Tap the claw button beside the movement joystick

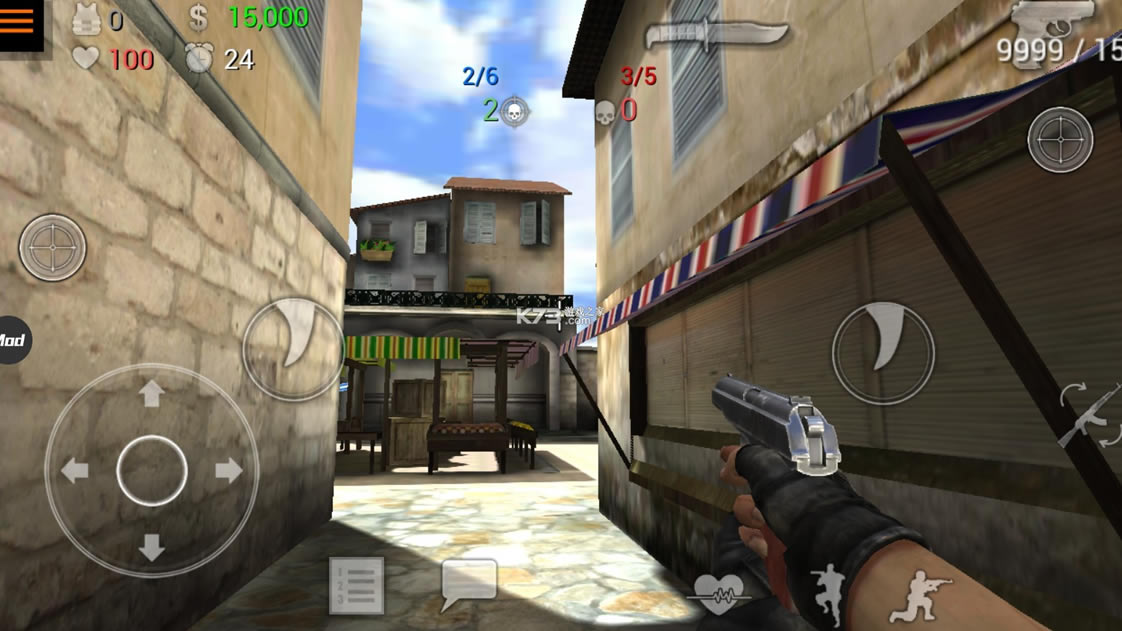293,348
